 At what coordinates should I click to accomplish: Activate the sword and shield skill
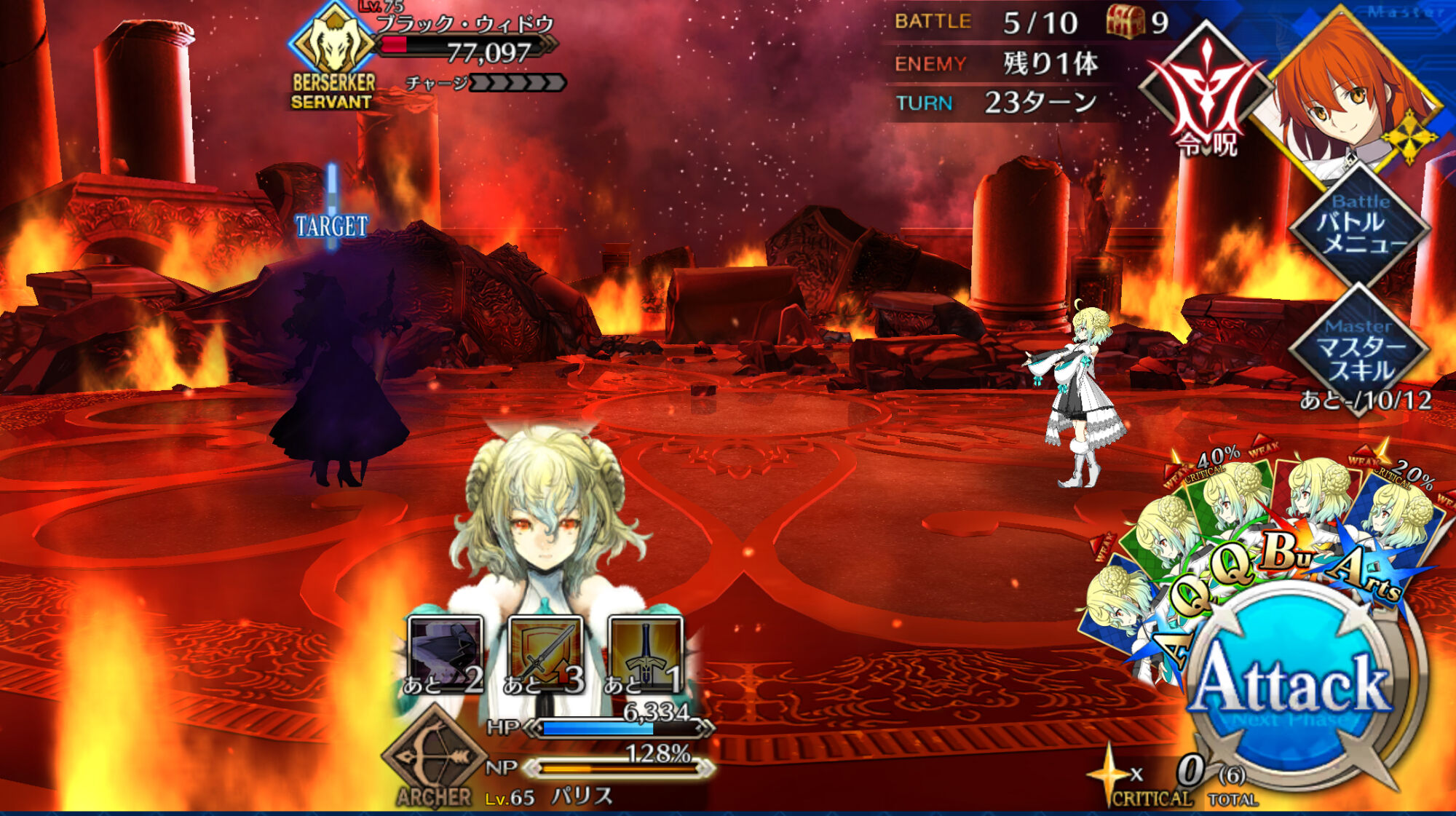click(x=545, y=654)
